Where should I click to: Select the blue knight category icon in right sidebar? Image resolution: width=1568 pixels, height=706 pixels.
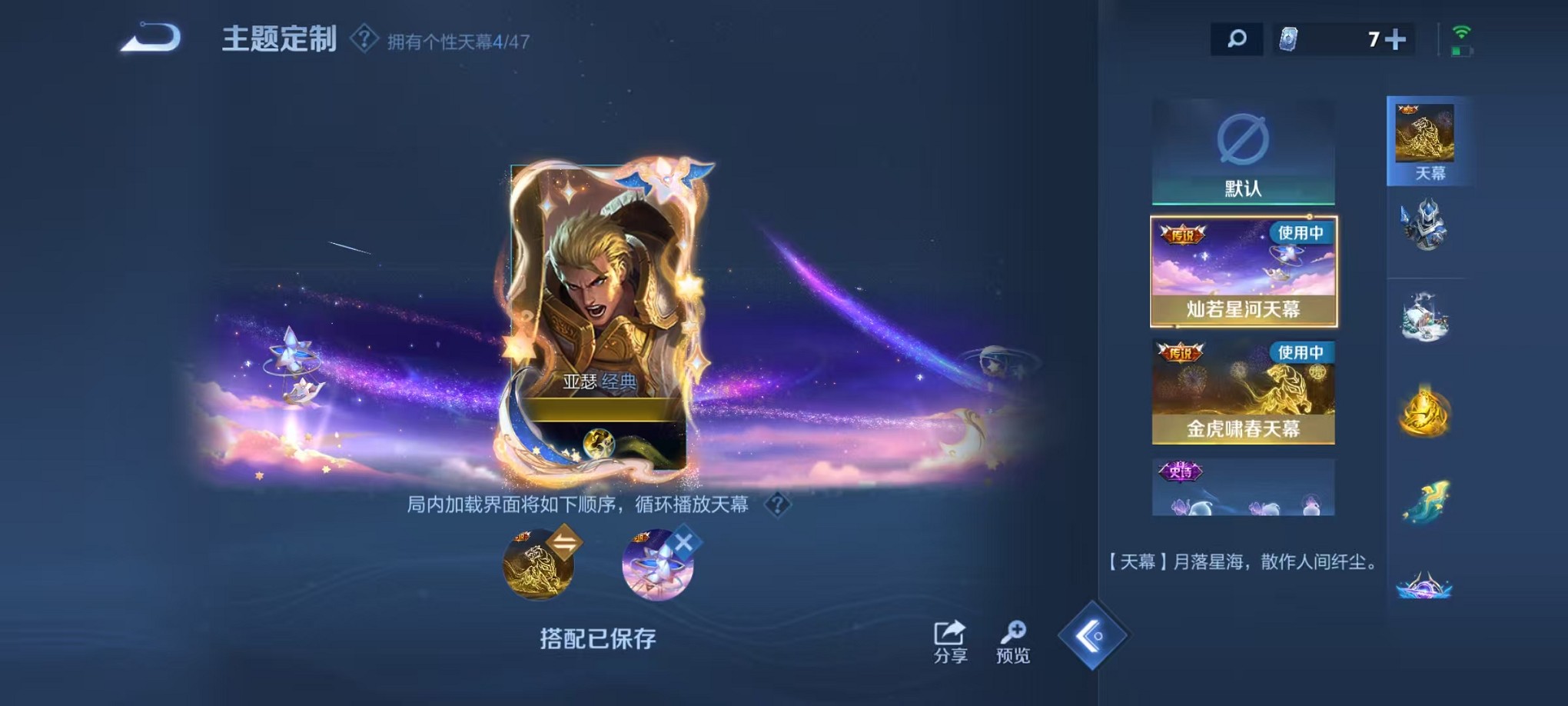(1426, 225)
